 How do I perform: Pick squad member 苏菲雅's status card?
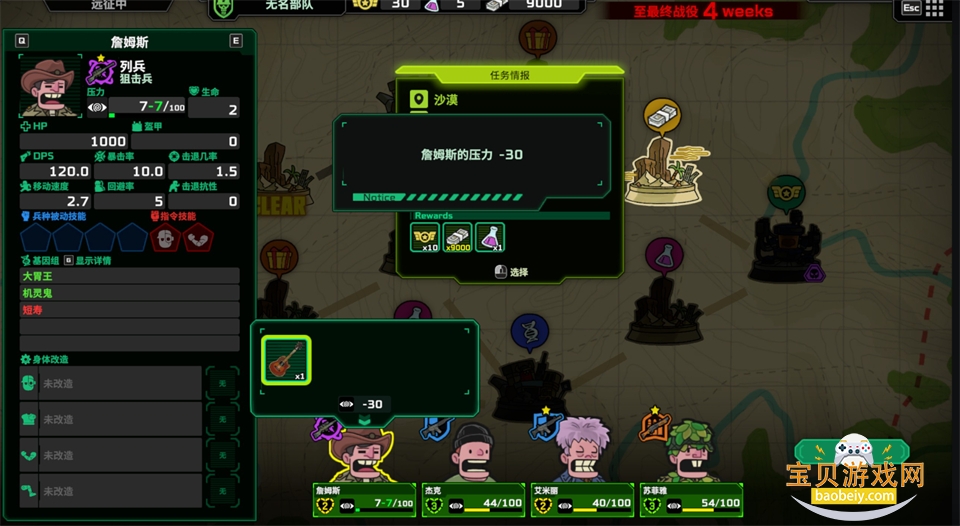[690, 502]
